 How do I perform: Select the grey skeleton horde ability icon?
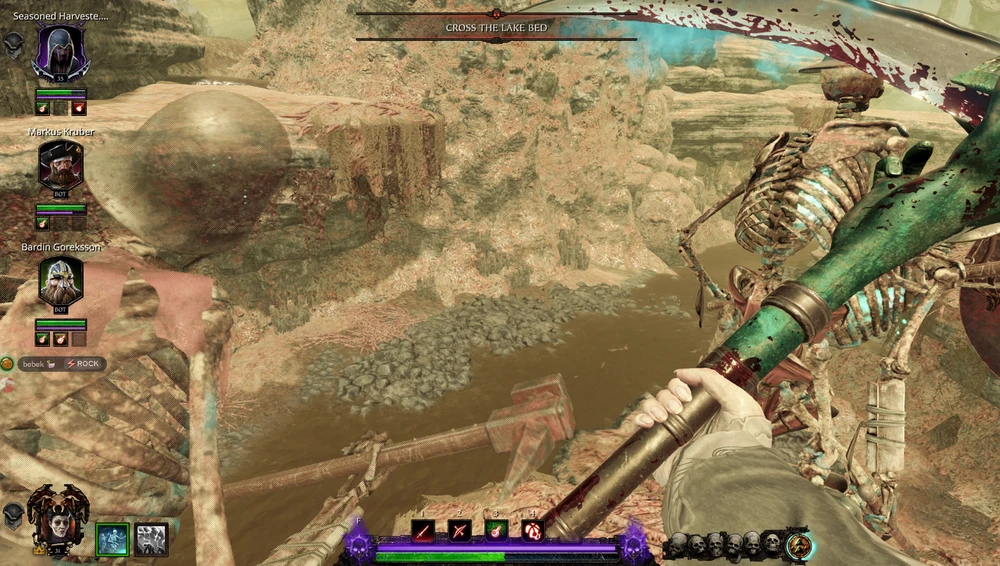pos(151,539)
